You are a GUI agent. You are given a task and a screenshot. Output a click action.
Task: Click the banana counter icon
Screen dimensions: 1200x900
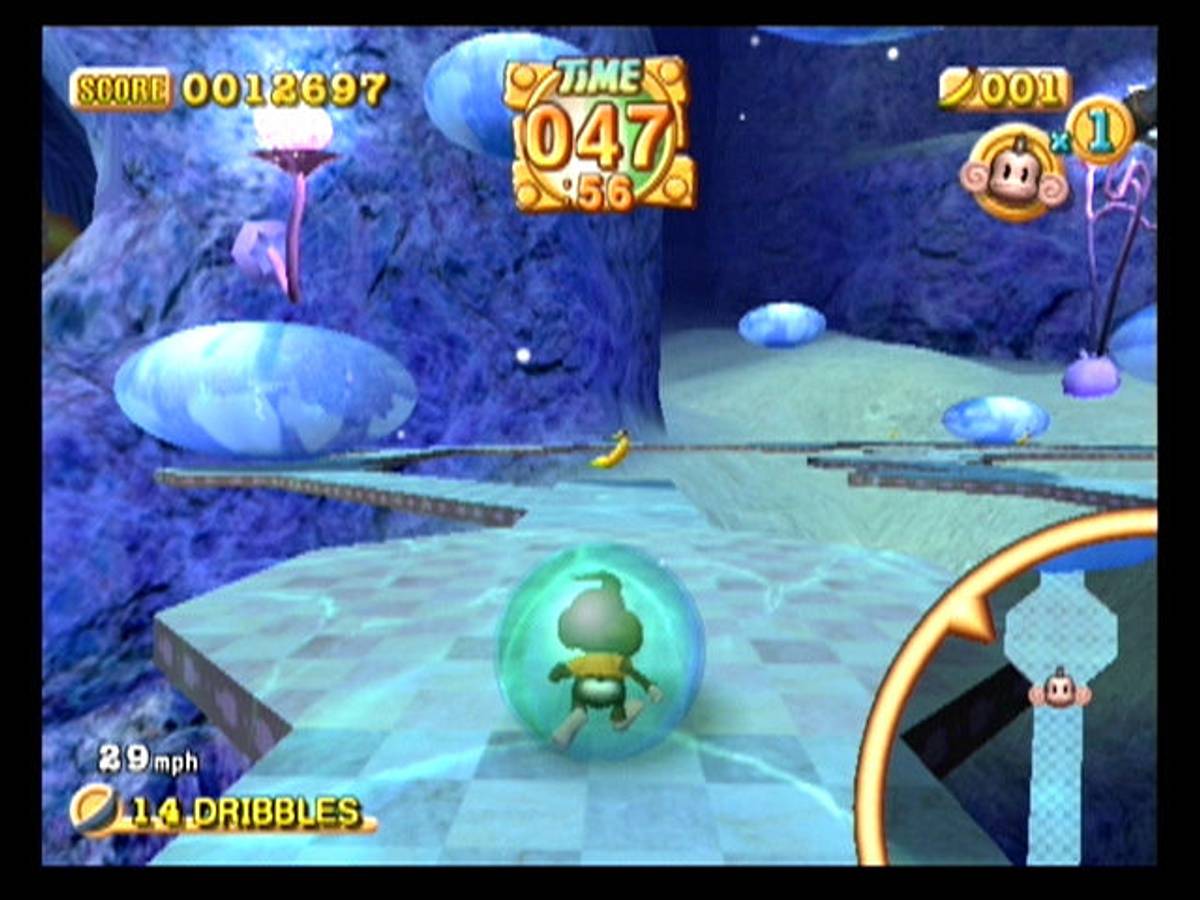[x=959, y=90]
